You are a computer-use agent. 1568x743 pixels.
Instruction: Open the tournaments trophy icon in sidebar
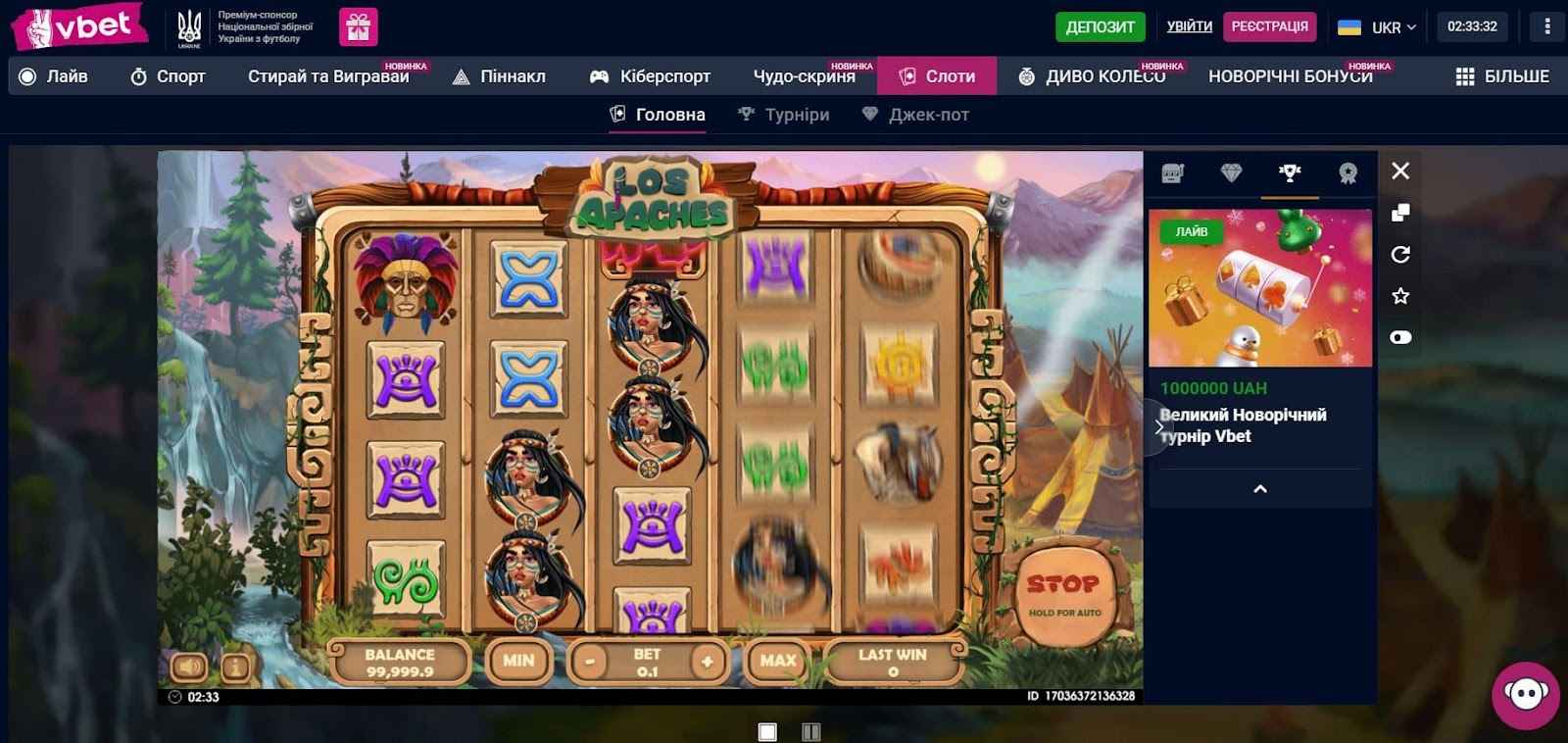tap(1289, 173)
